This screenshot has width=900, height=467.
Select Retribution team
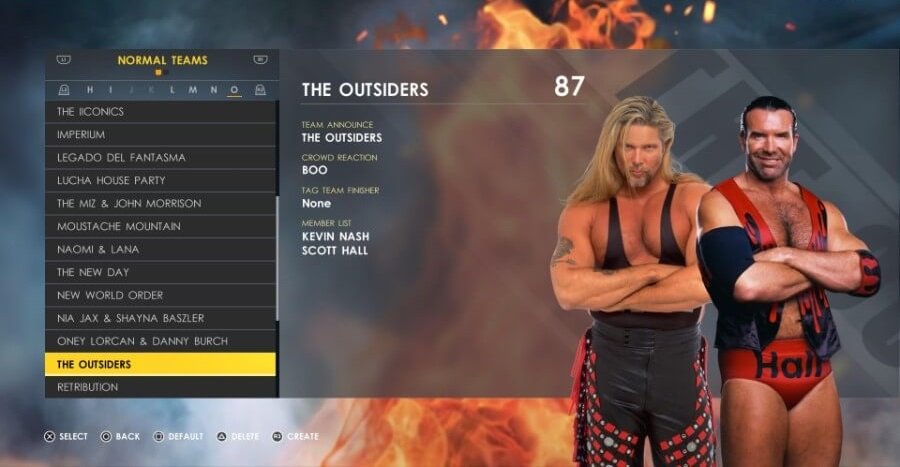point(160,387)
